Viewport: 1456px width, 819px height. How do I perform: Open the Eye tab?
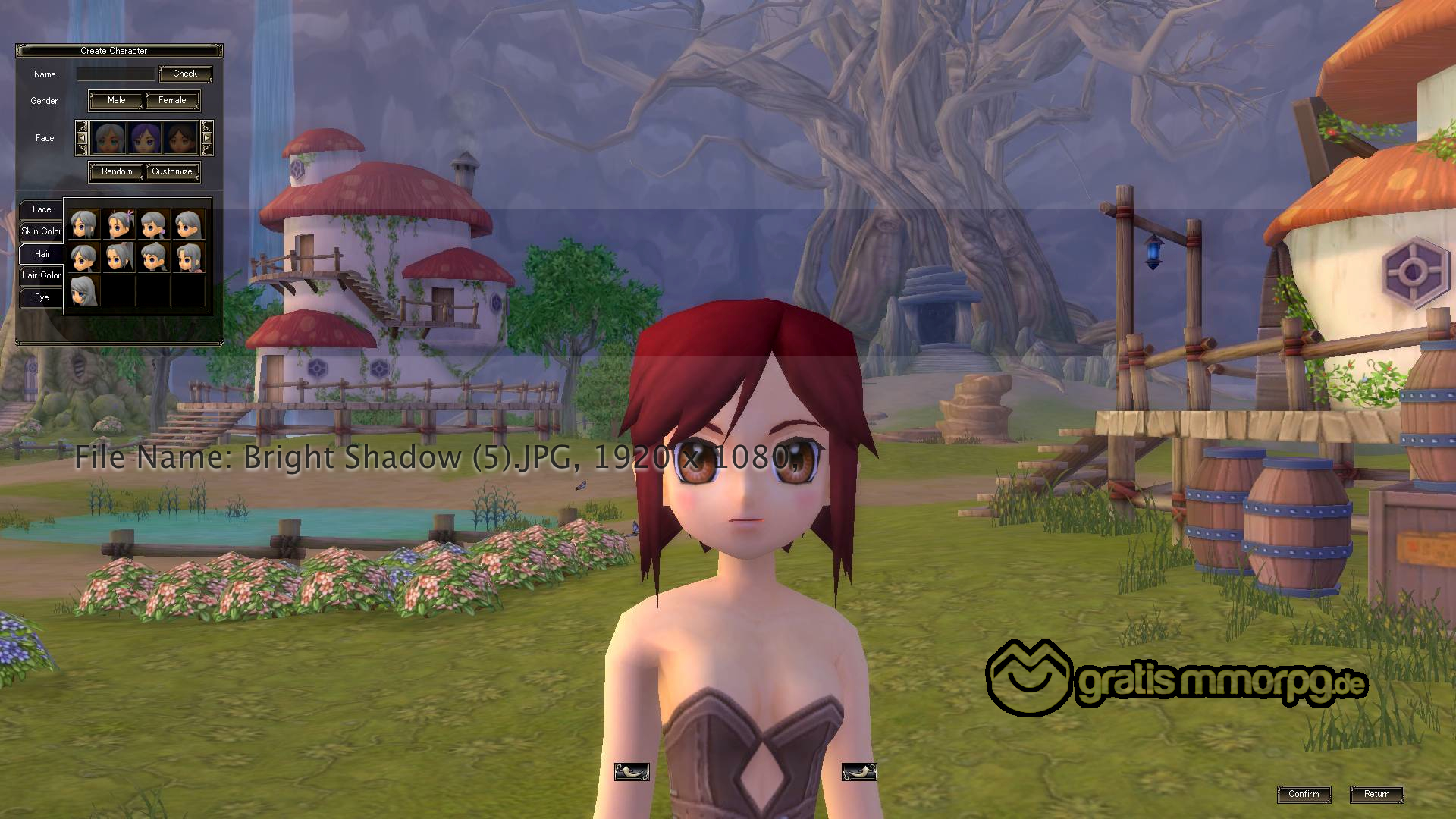coord(42,297)
